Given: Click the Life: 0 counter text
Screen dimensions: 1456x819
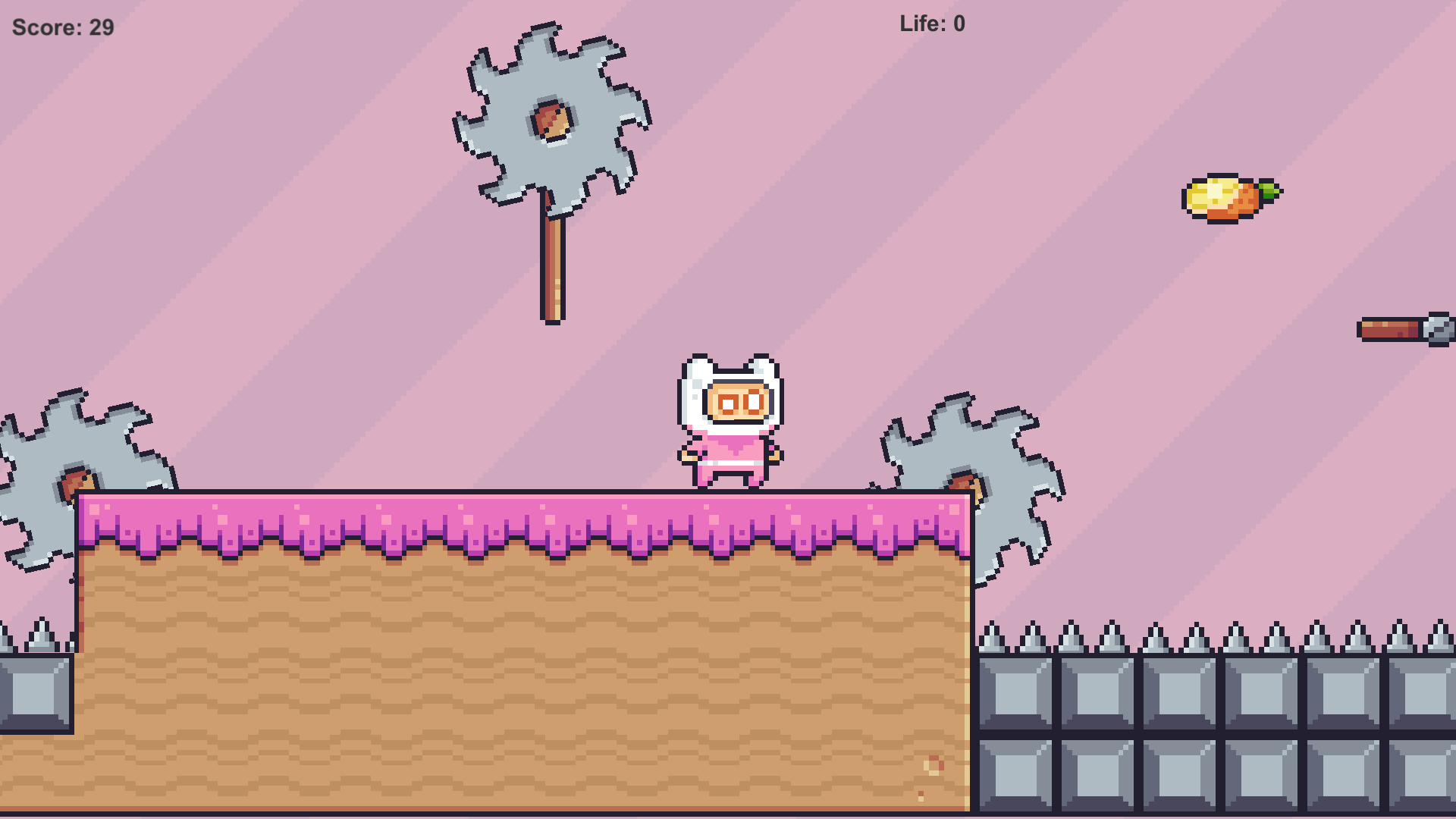Looking at the screenshot, I should tap(931, 24).
